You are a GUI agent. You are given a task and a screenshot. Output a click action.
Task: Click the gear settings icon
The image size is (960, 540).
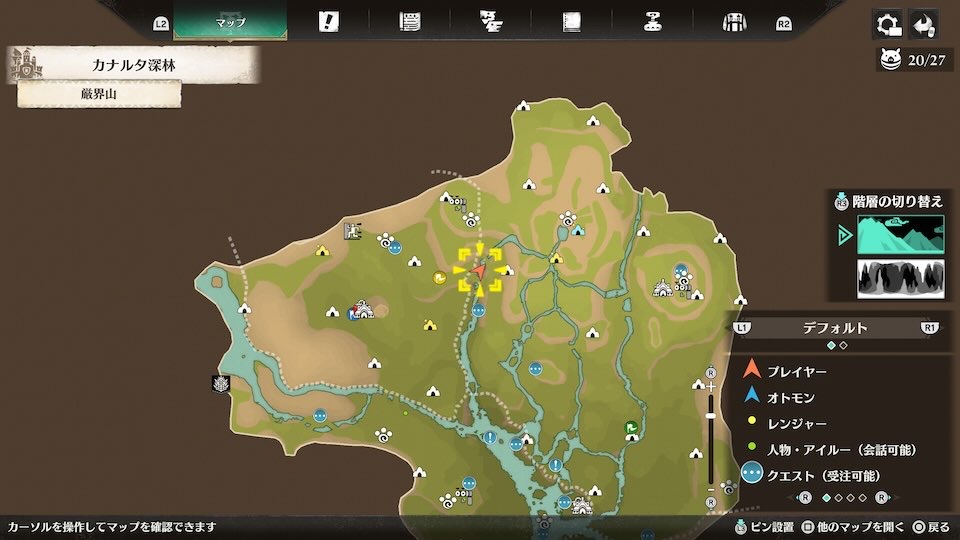885,24
